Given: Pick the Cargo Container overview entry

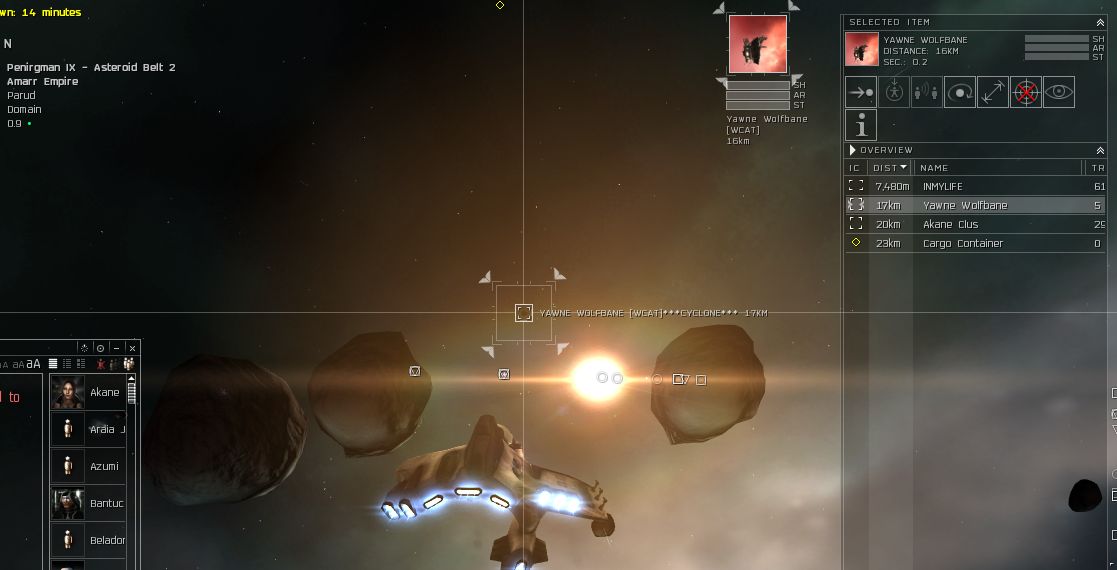Looking at the screenshot, I should tap(962, 244).
